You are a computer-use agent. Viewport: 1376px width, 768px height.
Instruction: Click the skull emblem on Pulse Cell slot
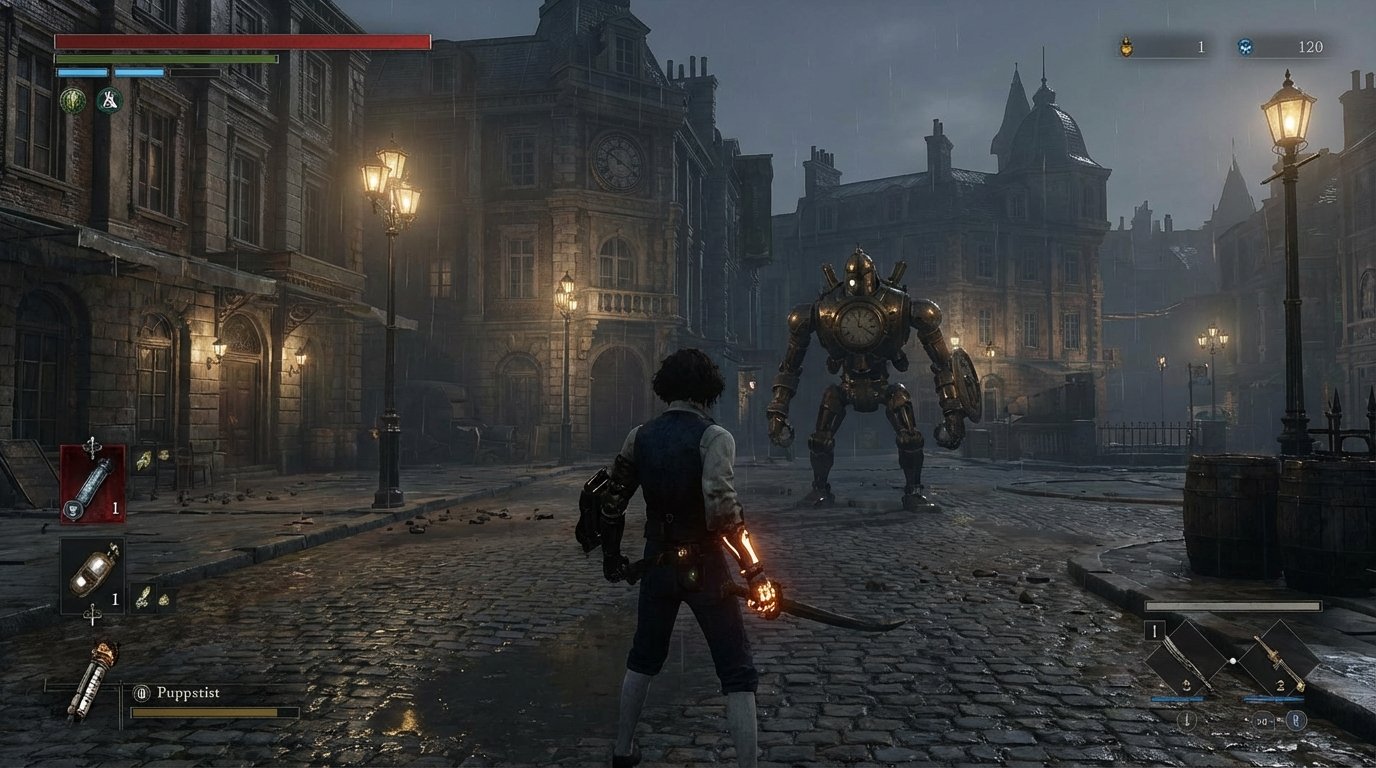(x=73, y=509)
